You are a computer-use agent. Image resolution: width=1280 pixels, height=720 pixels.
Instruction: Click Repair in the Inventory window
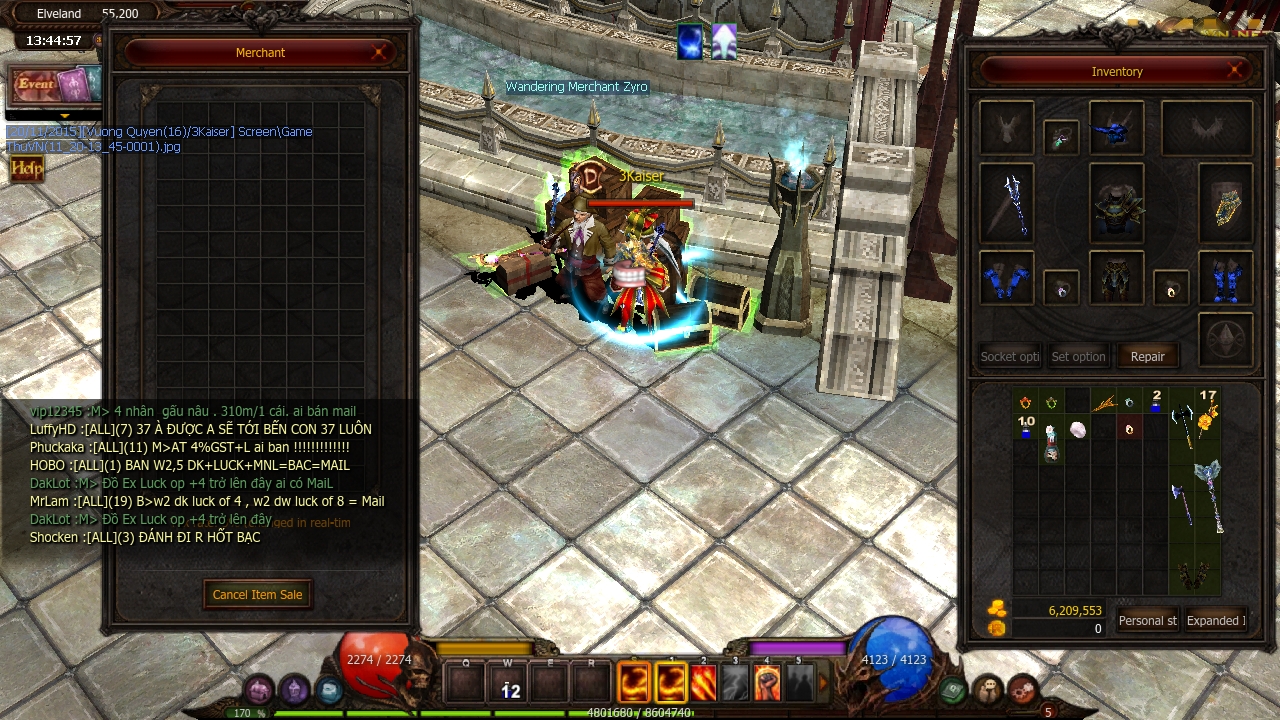click(1147, 356)
